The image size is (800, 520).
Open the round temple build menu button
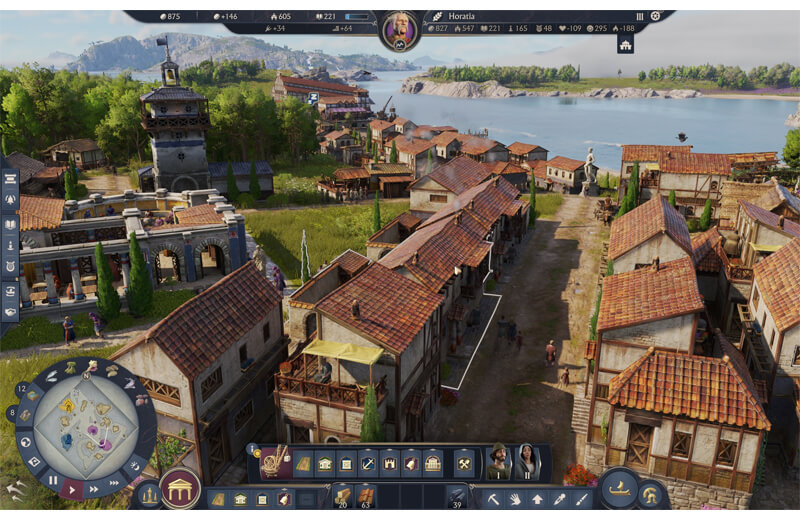(x=180, y=489)
